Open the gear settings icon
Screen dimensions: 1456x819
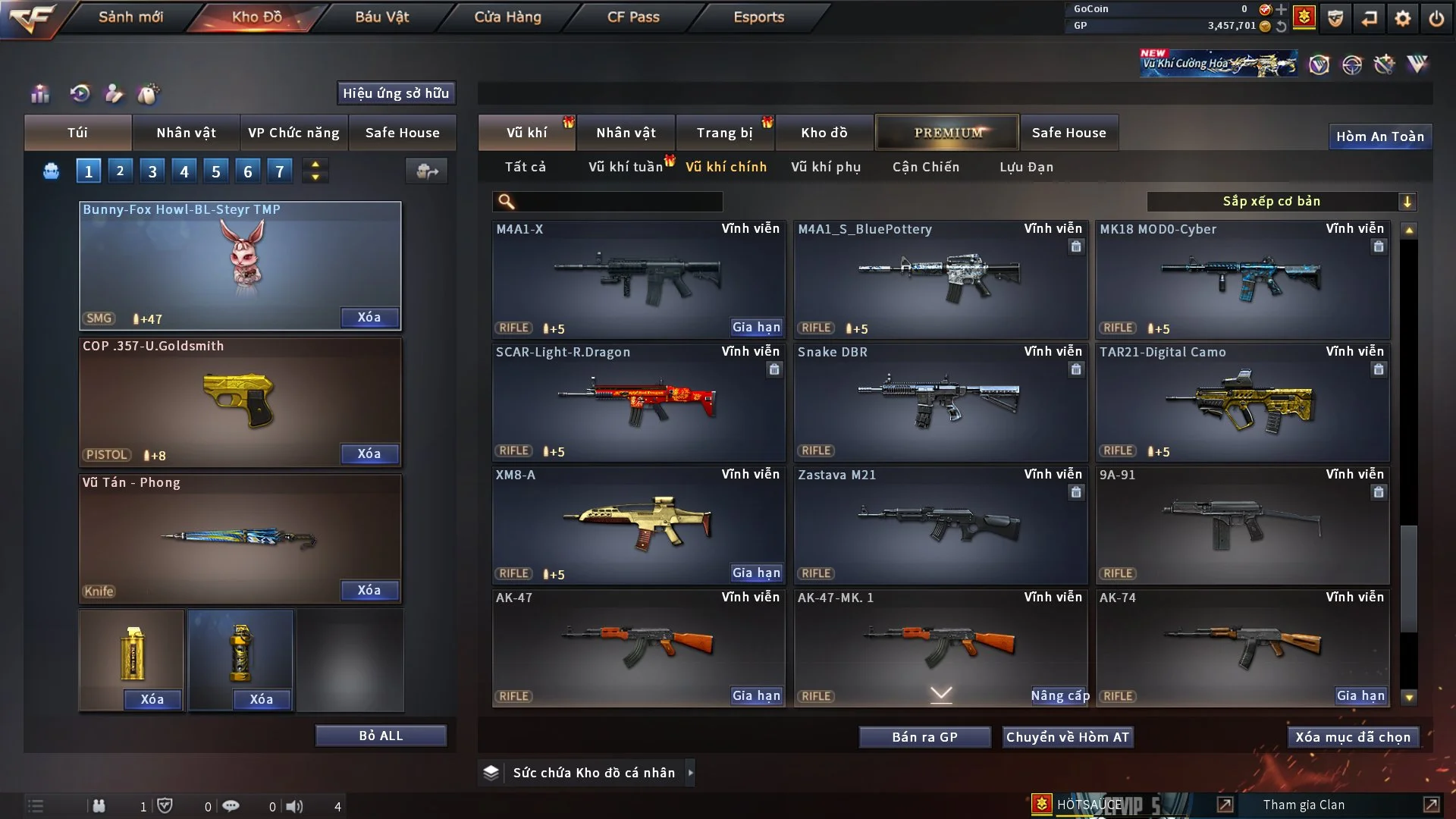pos(1402,18)
